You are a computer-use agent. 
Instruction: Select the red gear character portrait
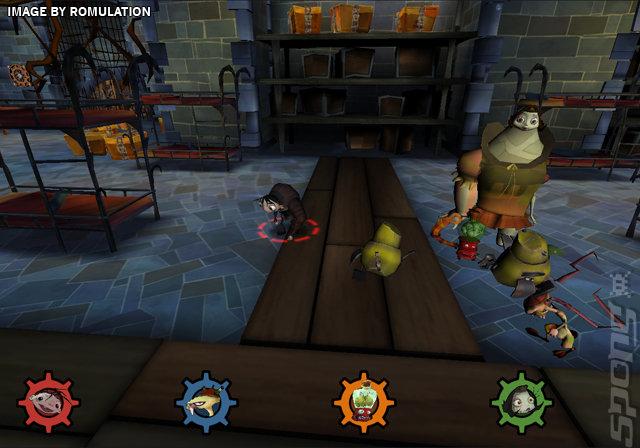tap(49, 403)
